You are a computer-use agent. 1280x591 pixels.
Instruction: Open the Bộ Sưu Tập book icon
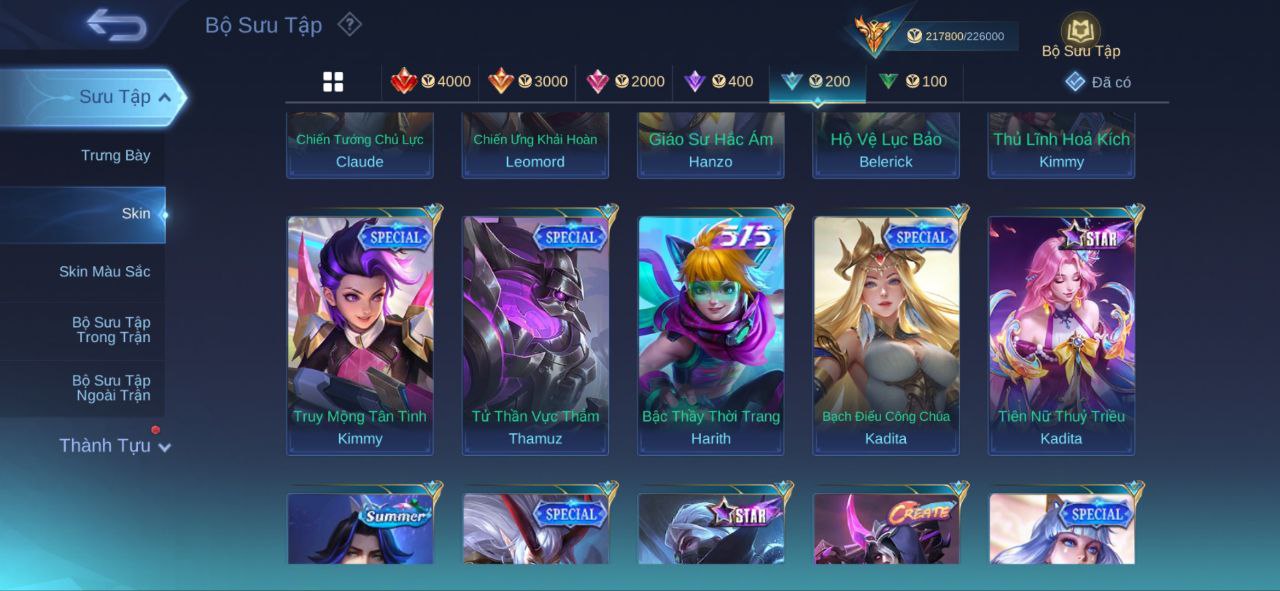[1080, 32]
